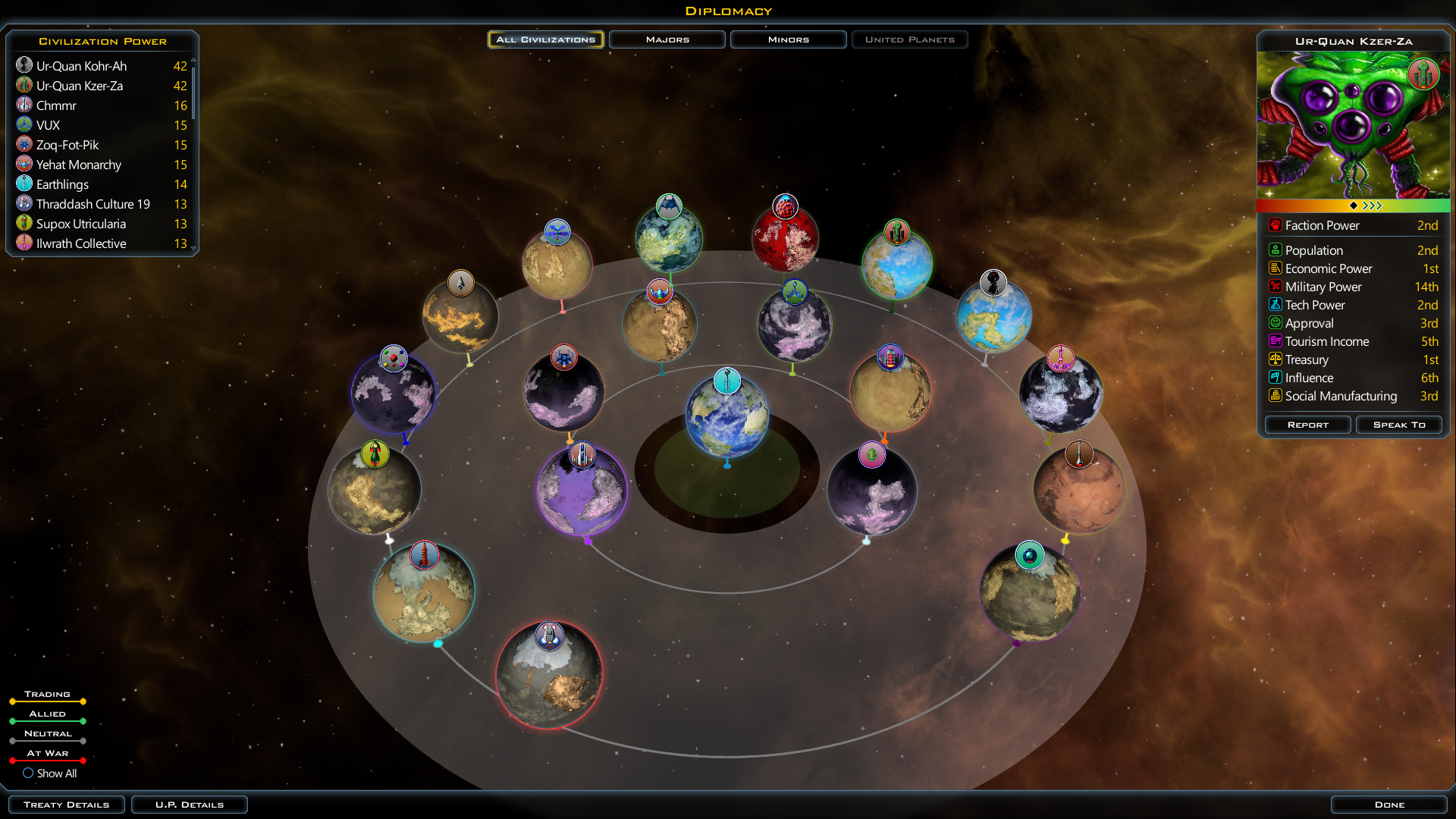The width and height of the screenshot is (1456, 819).
Task: Choose the Earthlings row
Action: [x=62, y=184]
